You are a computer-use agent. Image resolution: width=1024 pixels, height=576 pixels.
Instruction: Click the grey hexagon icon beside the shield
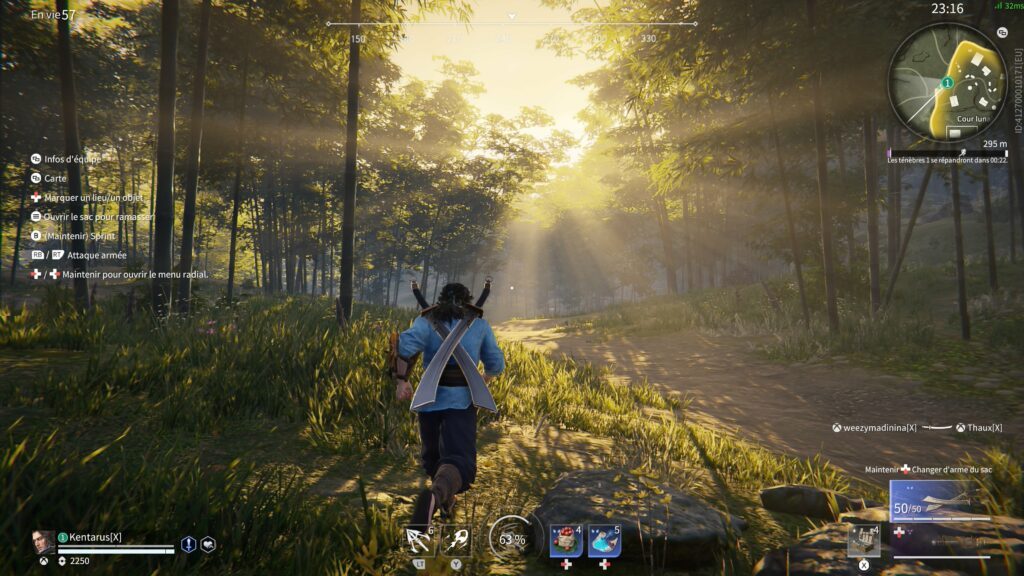pos(208,544)
